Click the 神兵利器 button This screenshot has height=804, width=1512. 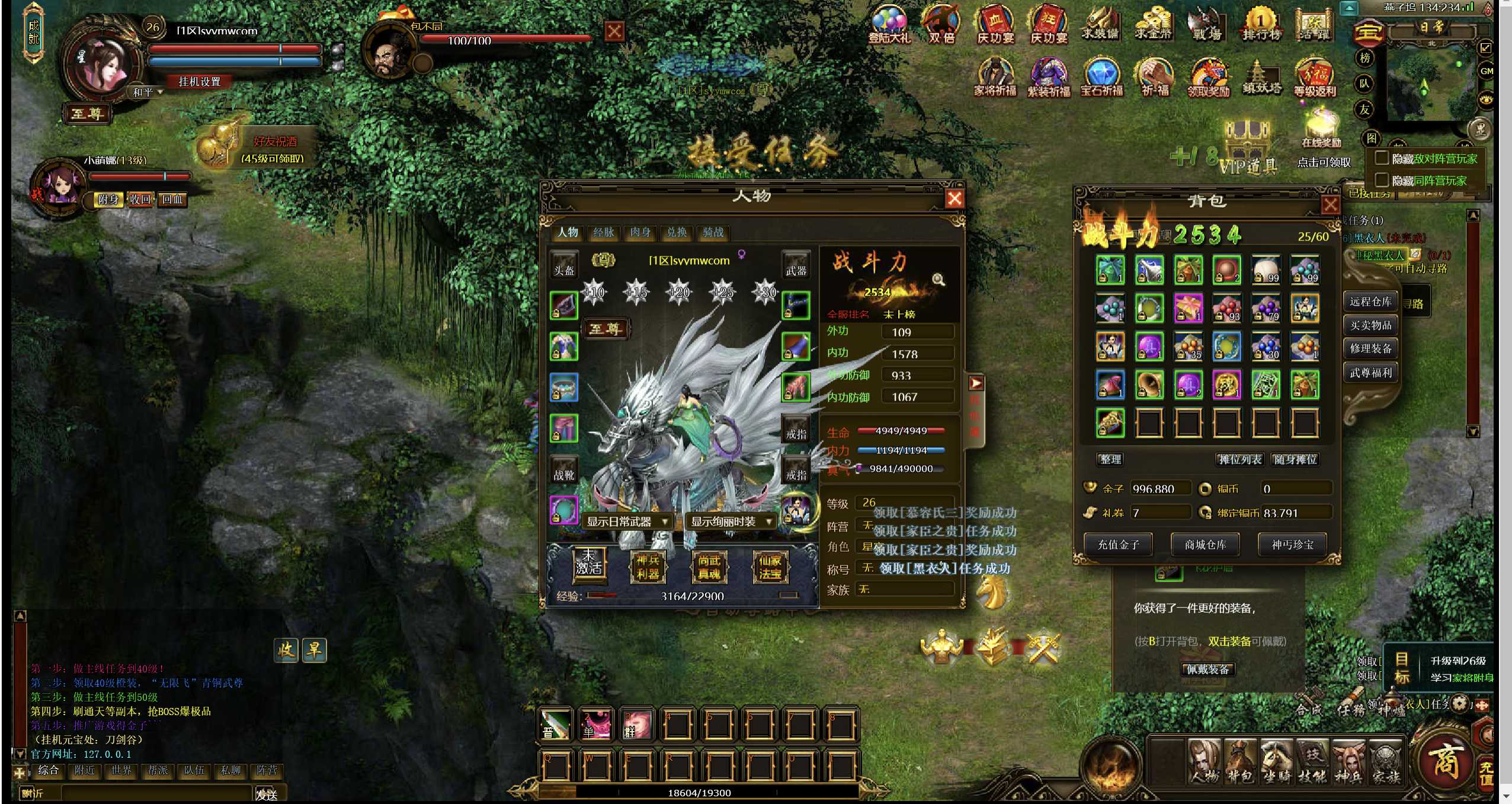click(x=648, y=567)
